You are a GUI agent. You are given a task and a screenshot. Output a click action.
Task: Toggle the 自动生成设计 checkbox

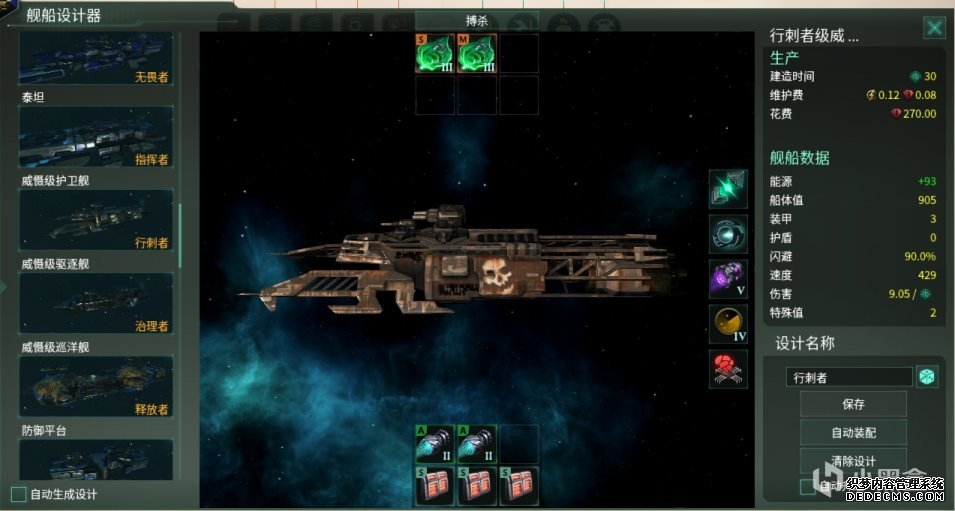(x=19, y=494)
